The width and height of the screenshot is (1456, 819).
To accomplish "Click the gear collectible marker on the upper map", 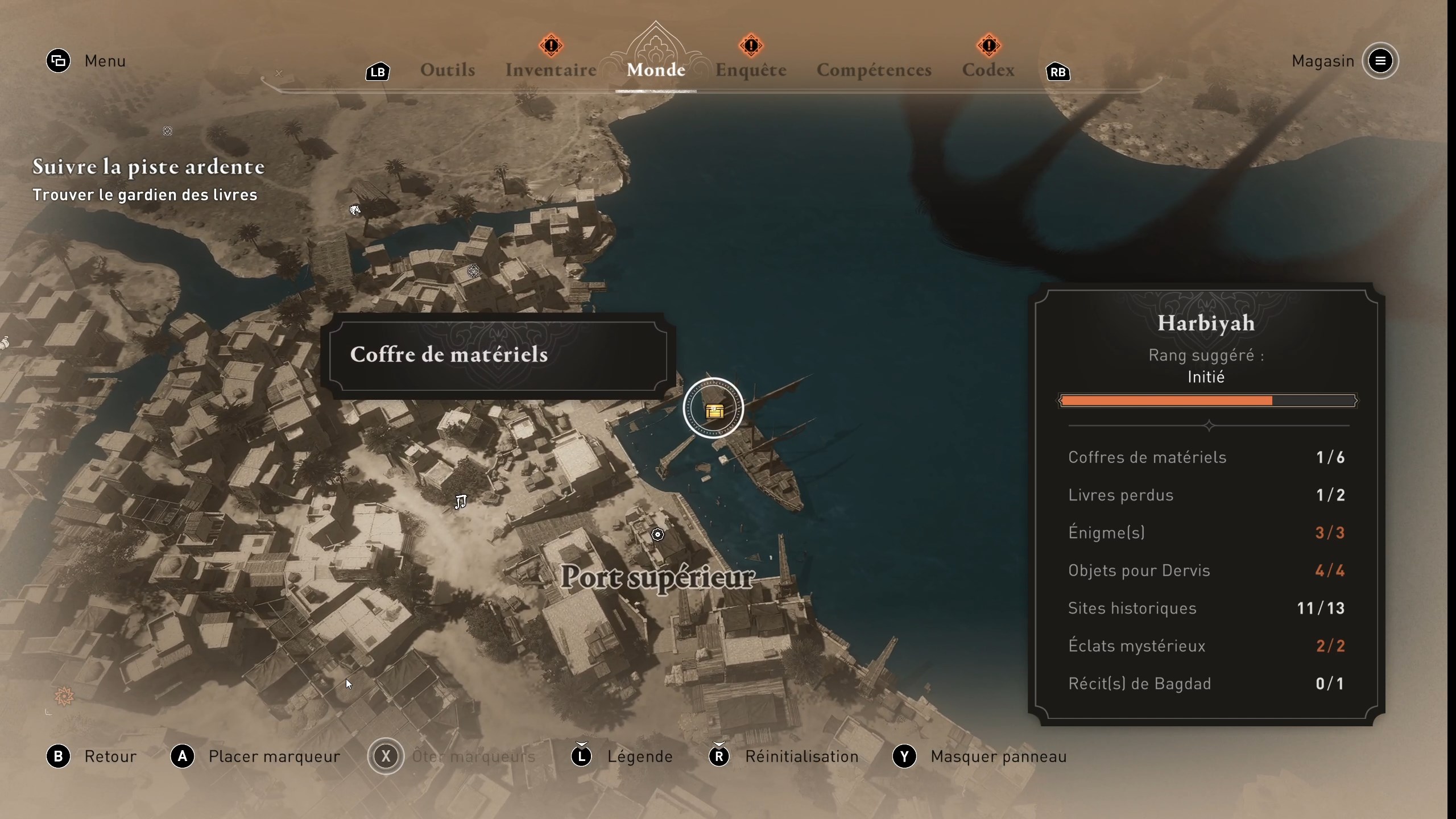I will pos(473,271).
